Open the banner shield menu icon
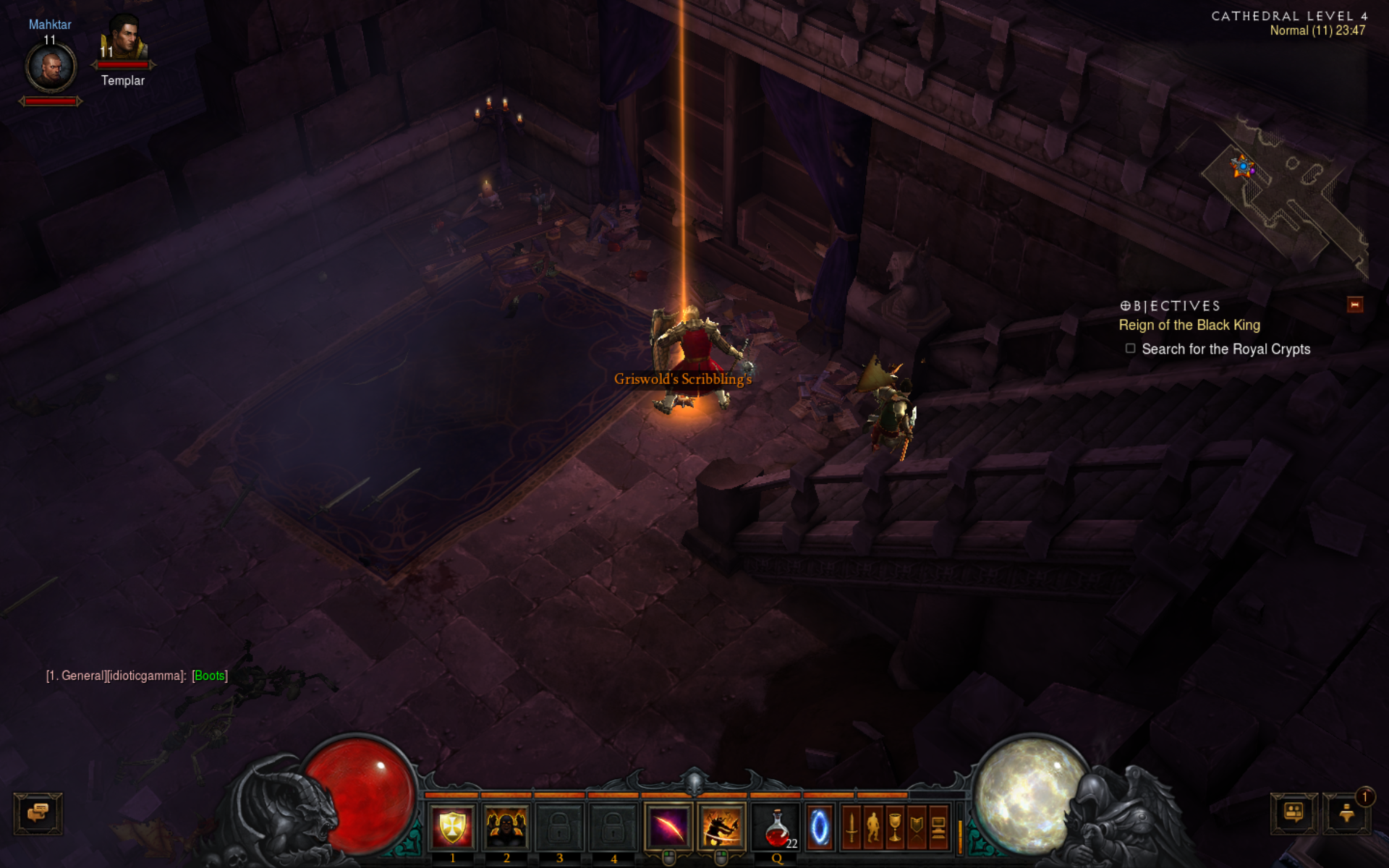 [x=917, y=827]
